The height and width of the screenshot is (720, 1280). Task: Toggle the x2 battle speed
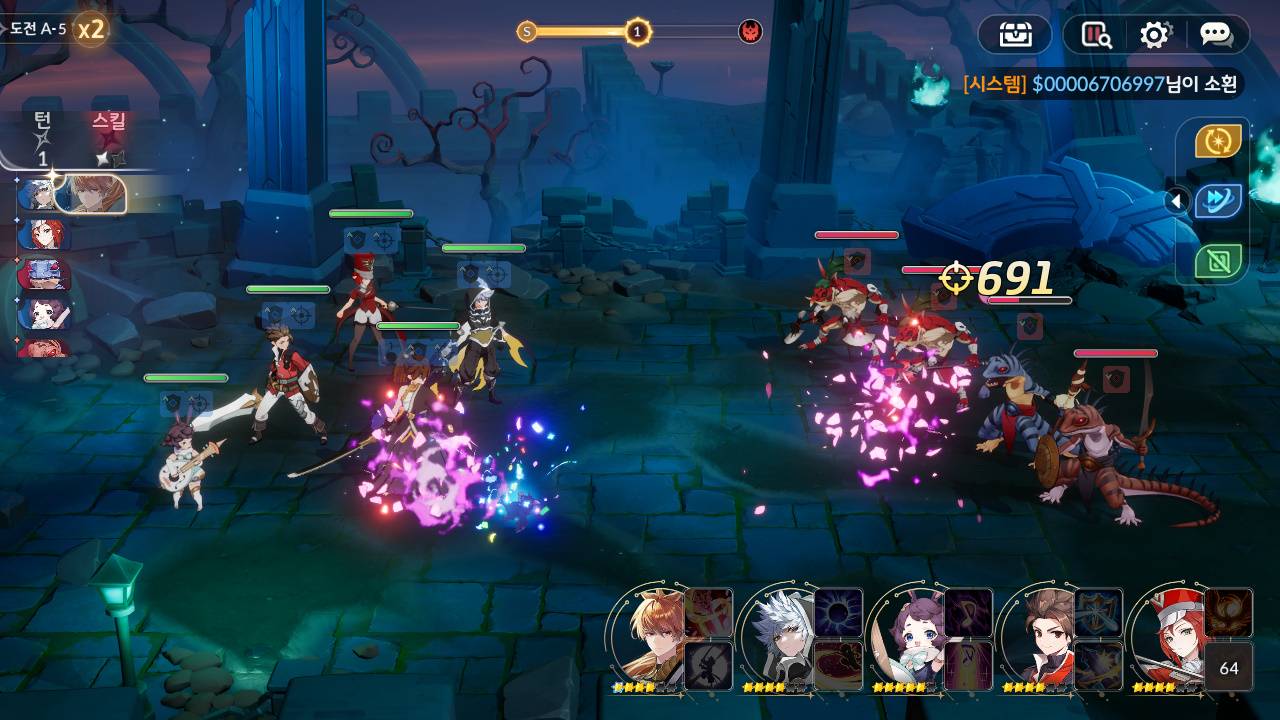pos(91,29)
